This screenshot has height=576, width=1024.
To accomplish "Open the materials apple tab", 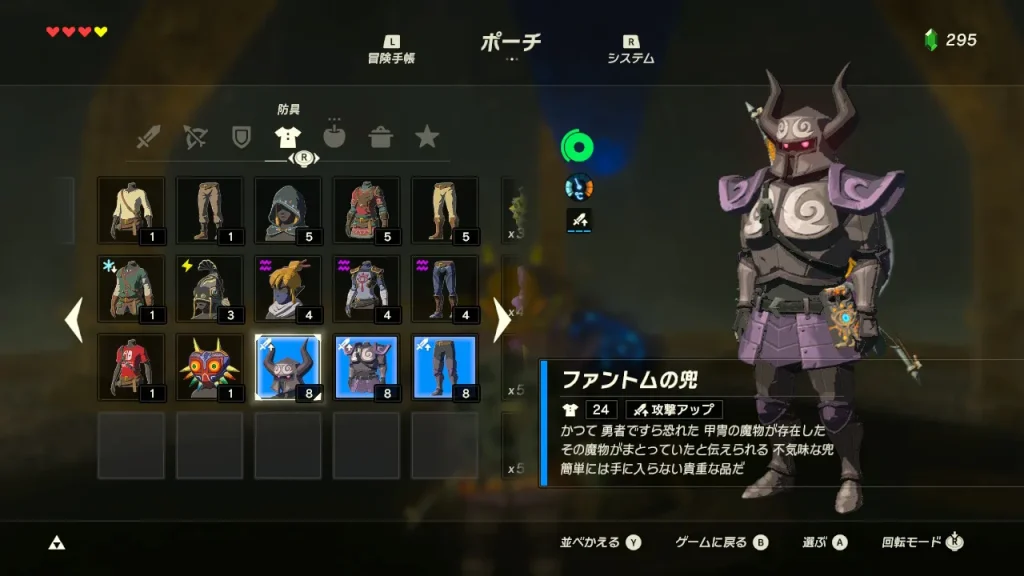I will point(334,137).
